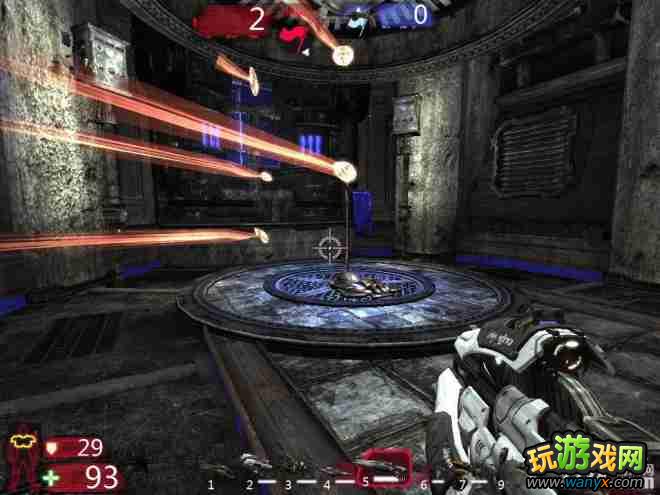Select weapon slot 9
Screen dimensions: 660x495
pos(500,482)
